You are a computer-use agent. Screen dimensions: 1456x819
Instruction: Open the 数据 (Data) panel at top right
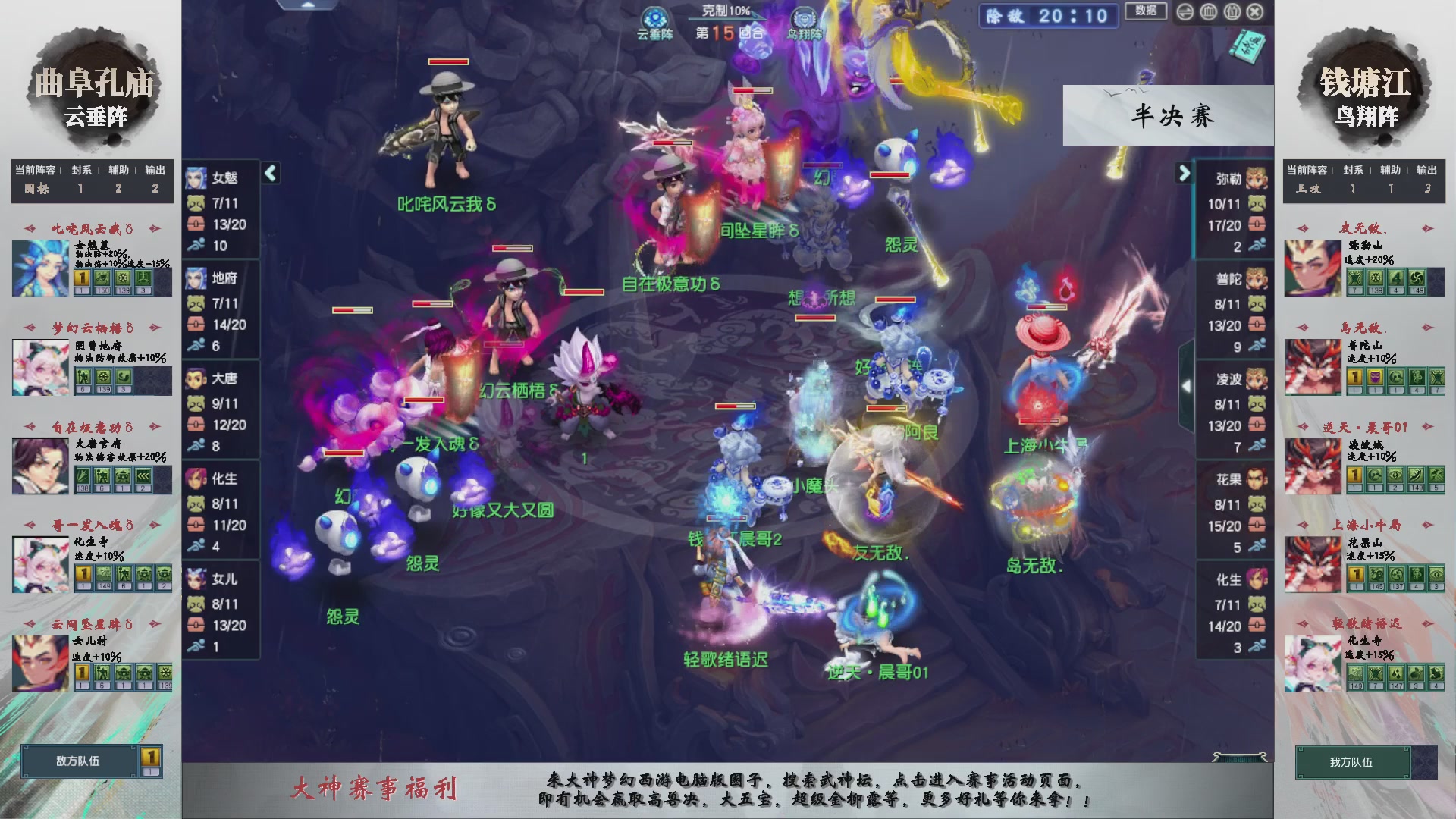tap(1147, 12)
